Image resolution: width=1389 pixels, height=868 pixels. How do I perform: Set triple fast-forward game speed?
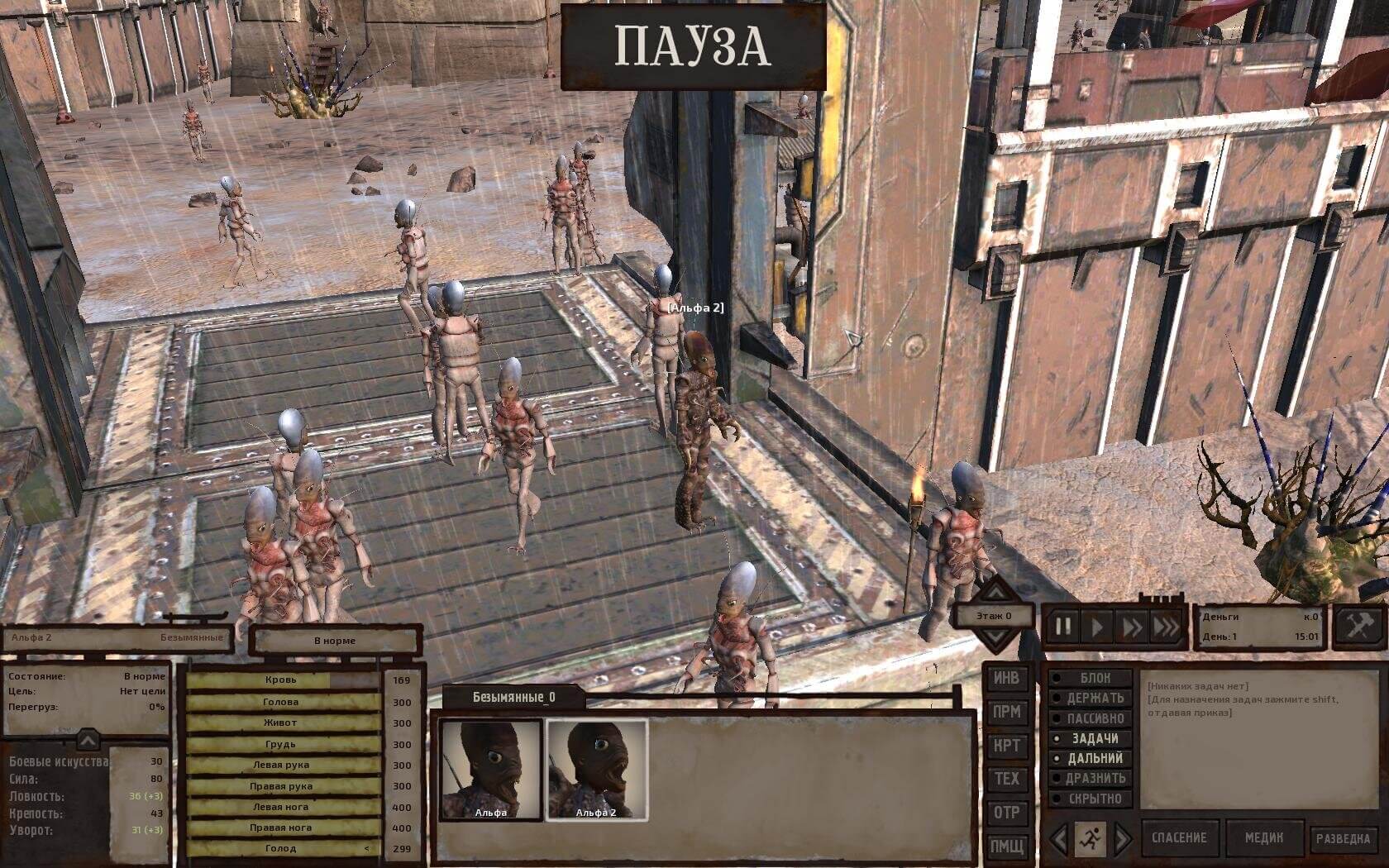pos(1166,627)
